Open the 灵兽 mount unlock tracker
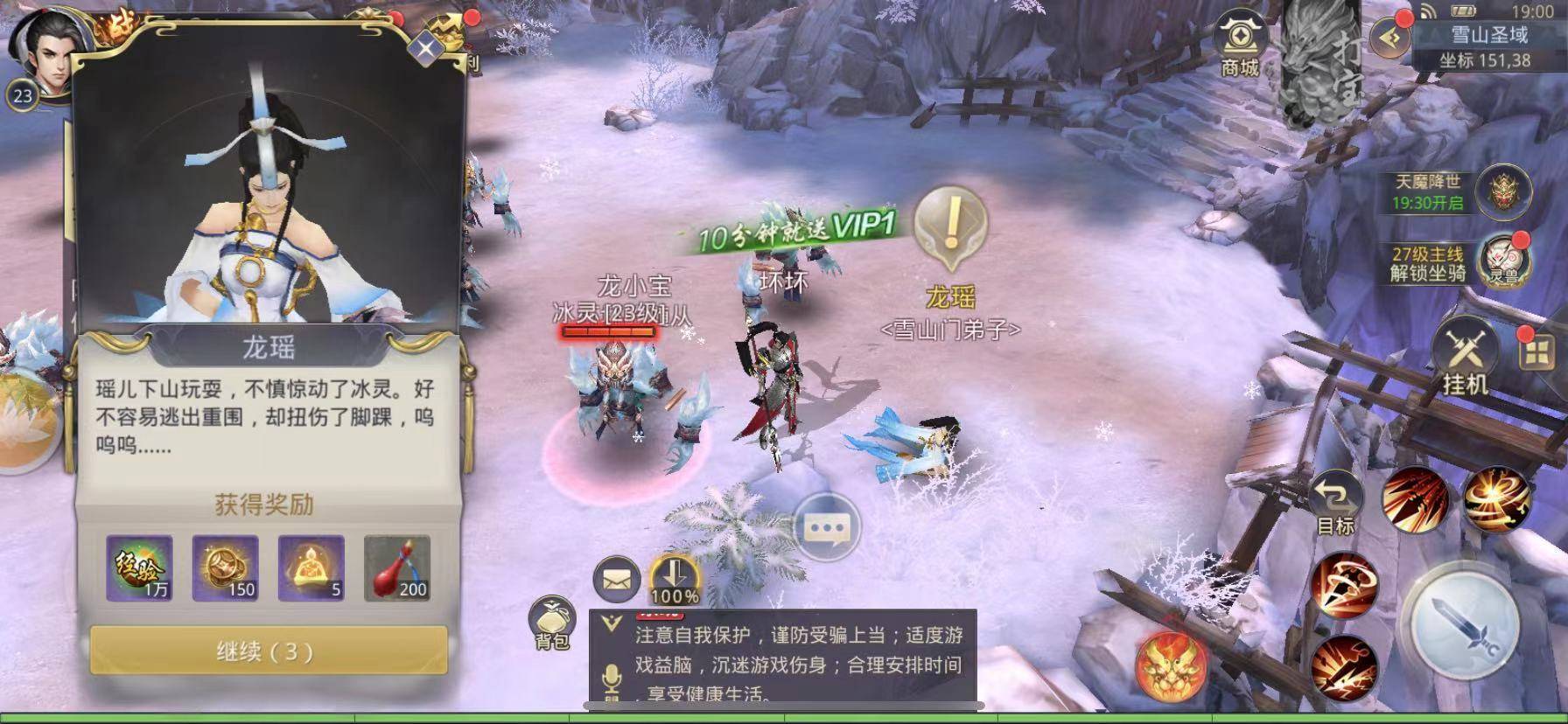 click(x=1502, y=262)
